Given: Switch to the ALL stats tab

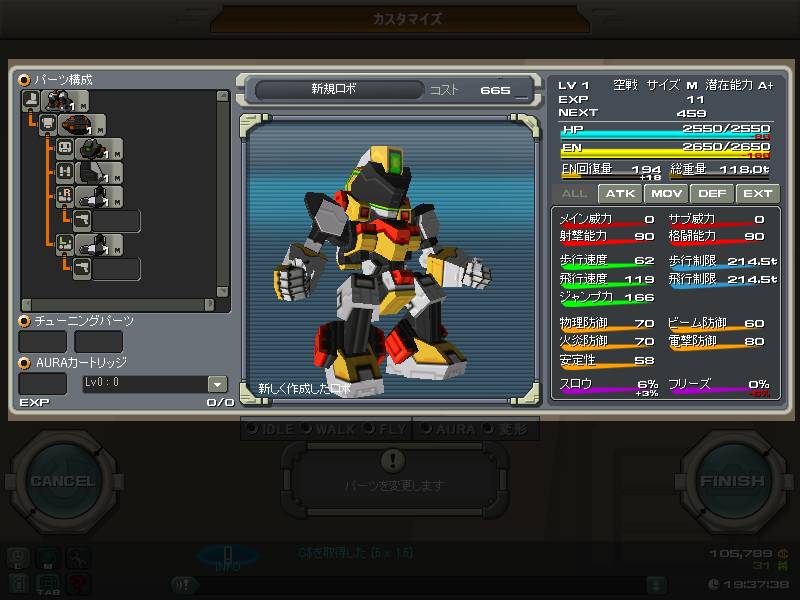Looking at the screenshot, I should click(574, 193).
